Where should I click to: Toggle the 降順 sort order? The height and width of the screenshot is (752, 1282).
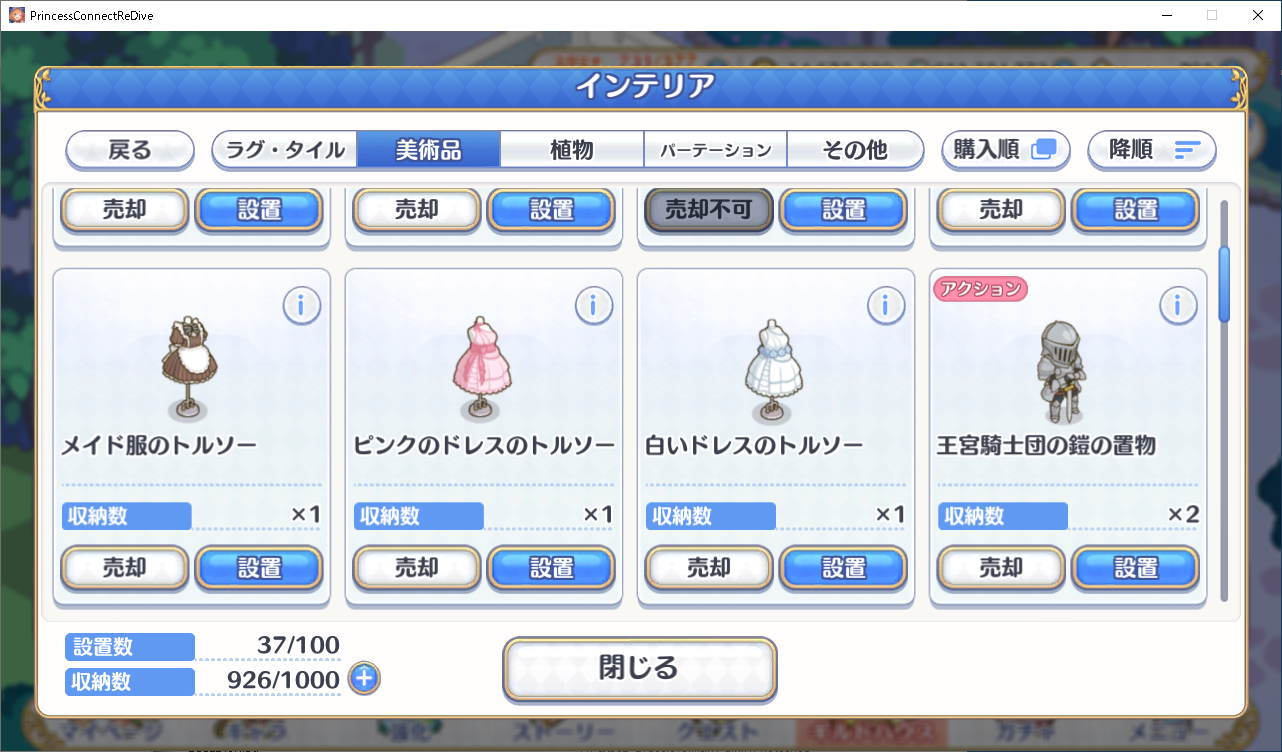pos(1152,150)
